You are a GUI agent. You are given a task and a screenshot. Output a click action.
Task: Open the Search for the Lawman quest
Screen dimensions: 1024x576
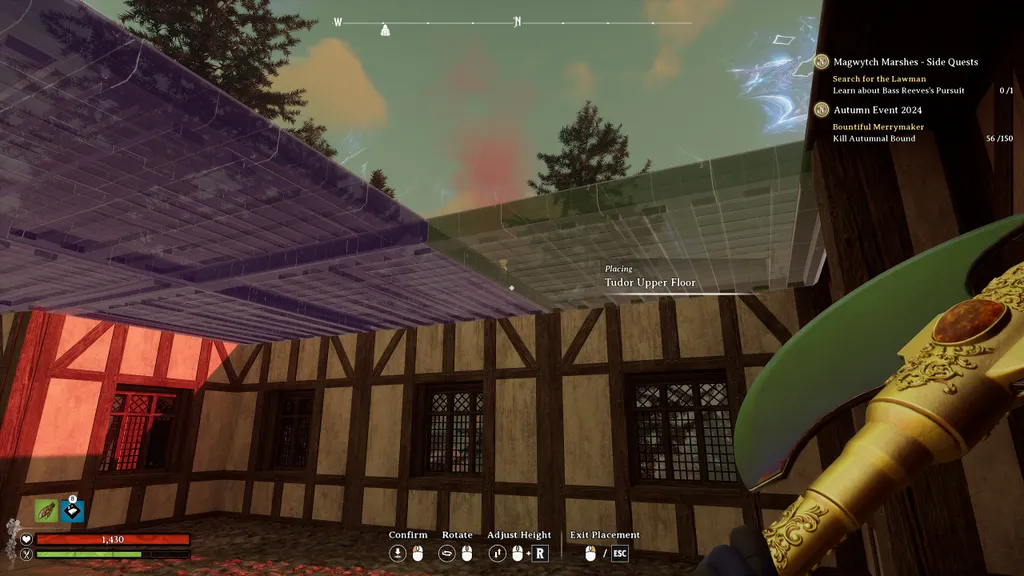[x=879, y=78]
